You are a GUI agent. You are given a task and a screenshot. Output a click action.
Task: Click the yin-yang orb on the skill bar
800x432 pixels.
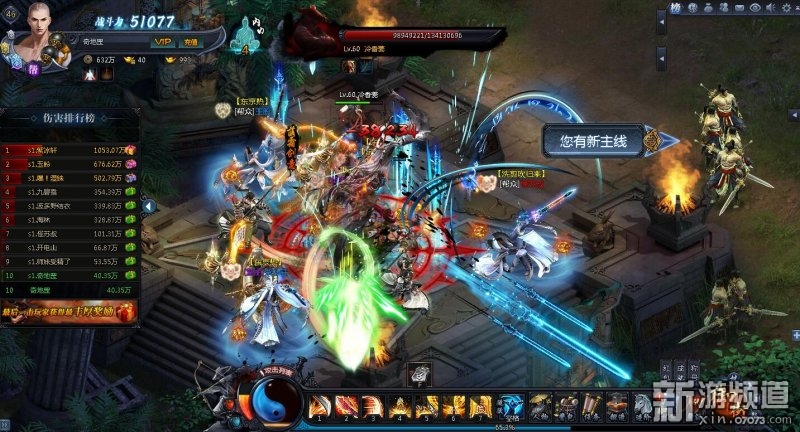270,404
